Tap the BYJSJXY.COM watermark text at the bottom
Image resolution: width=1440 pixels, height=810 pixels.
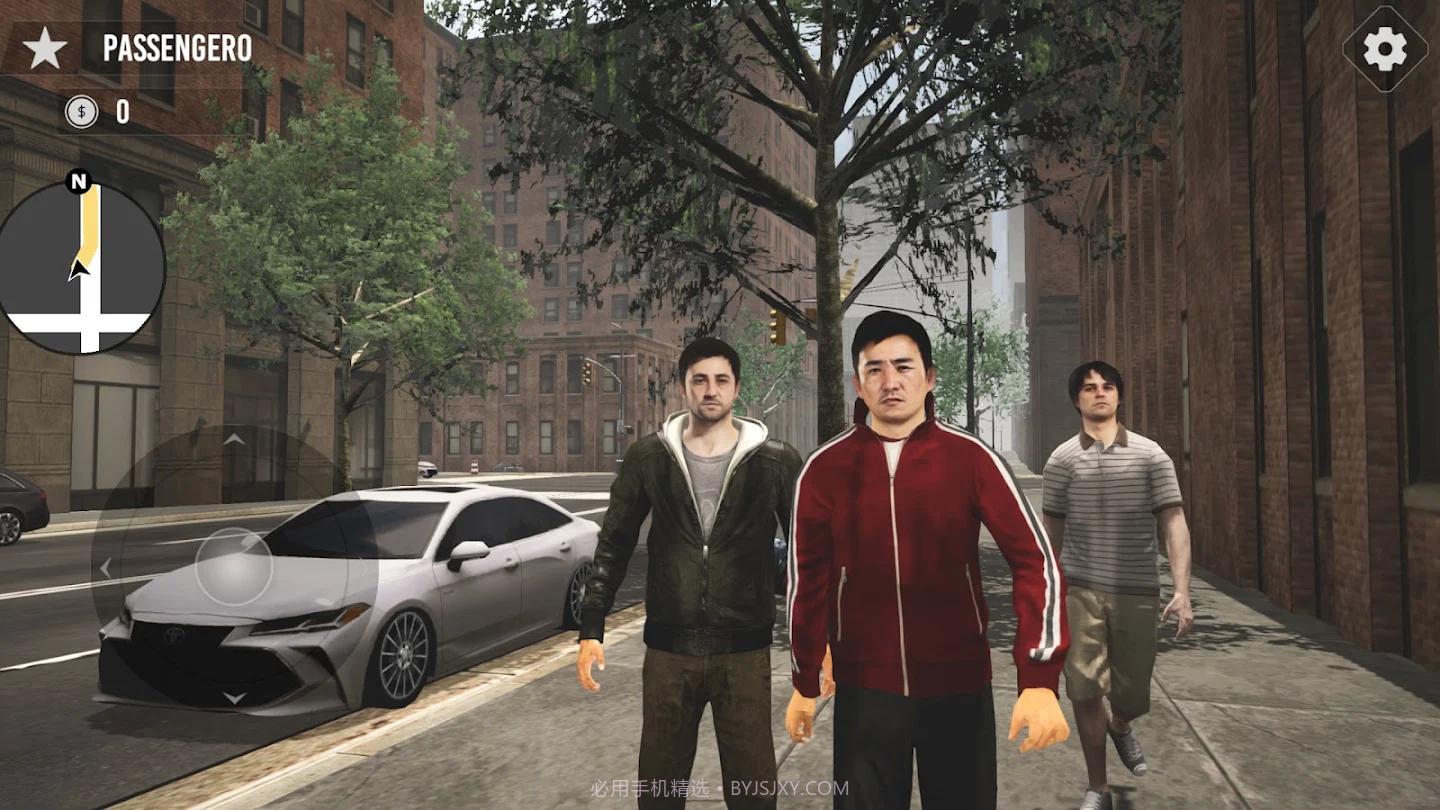pyautogui.click(x=791, y=786)
